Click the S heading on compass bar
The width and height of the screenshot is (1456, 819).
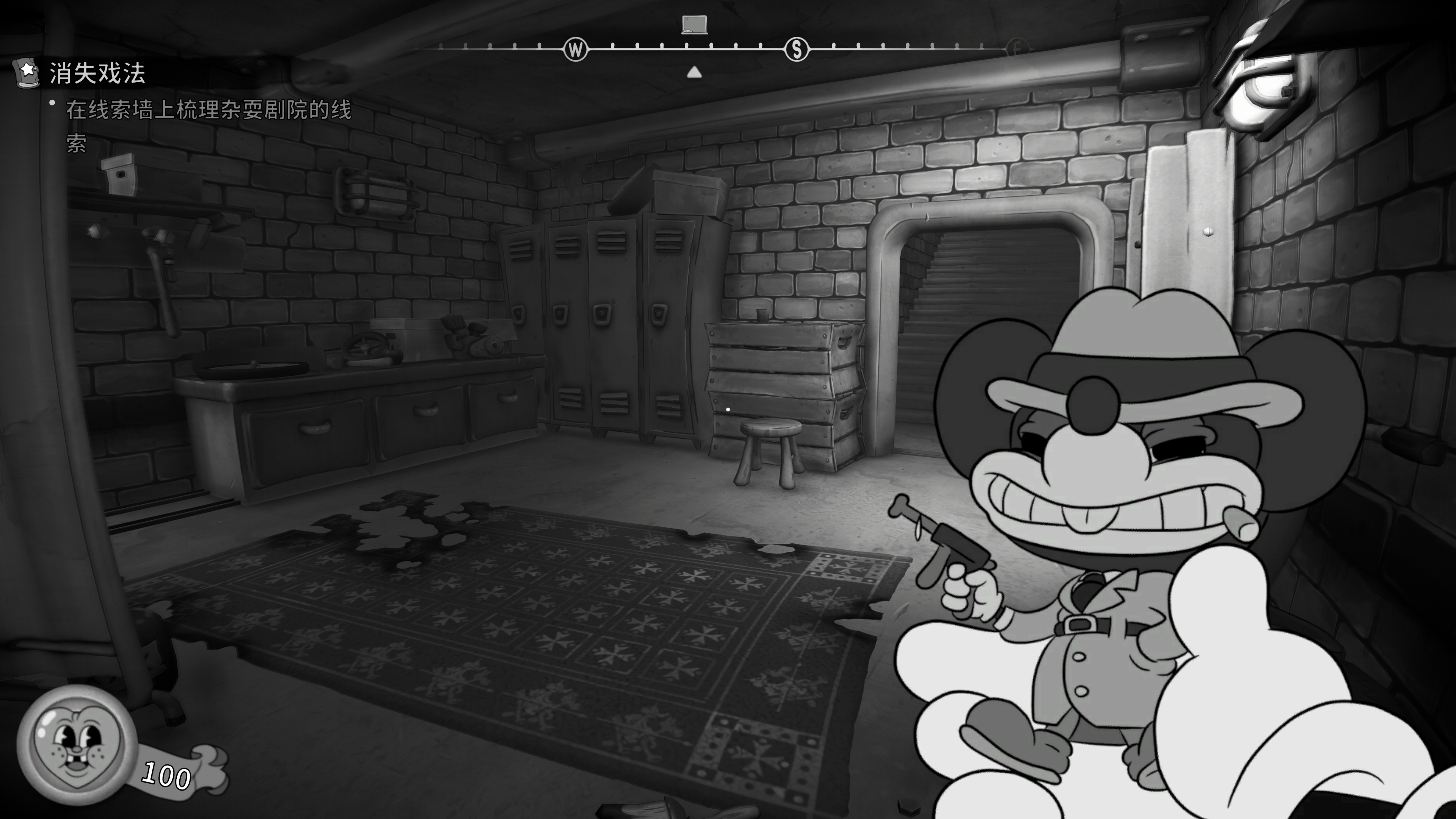click(797, 50)
